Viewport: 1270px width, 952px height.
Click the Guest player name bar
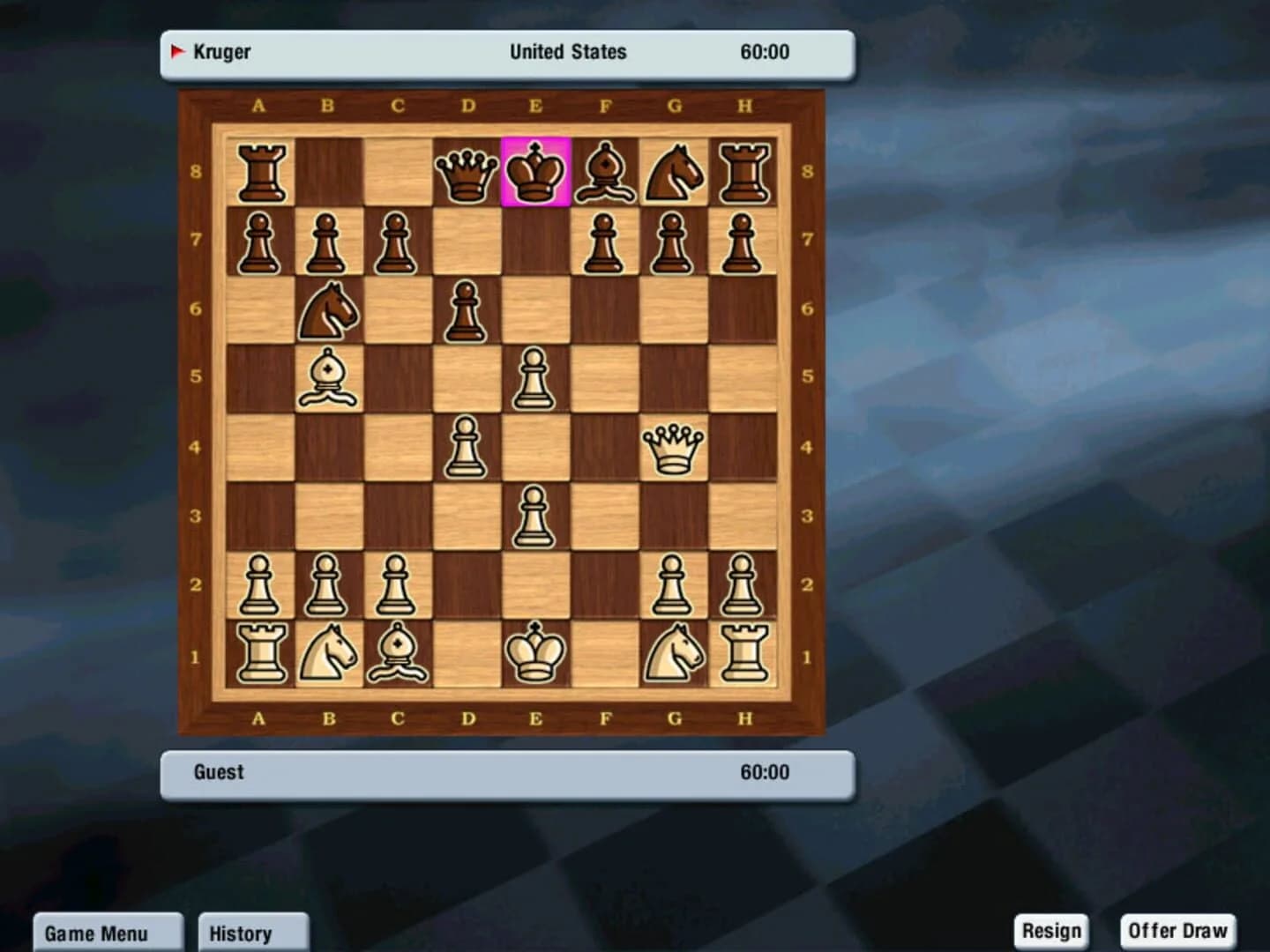coord(217,771)
